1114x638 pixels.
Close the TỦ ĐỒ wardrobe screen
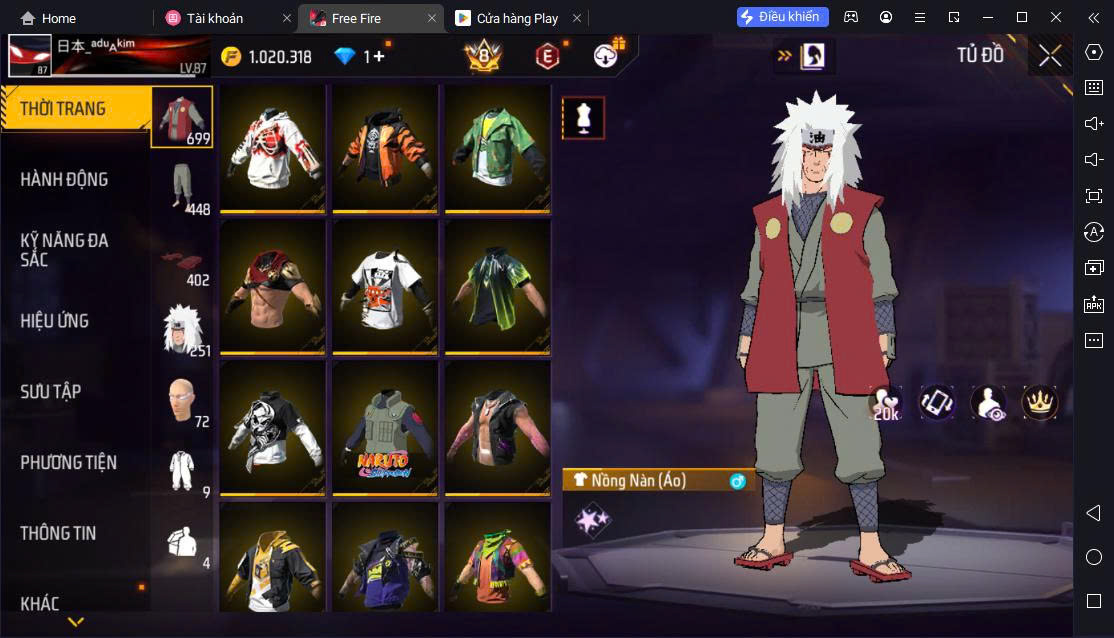[1050, 56]
